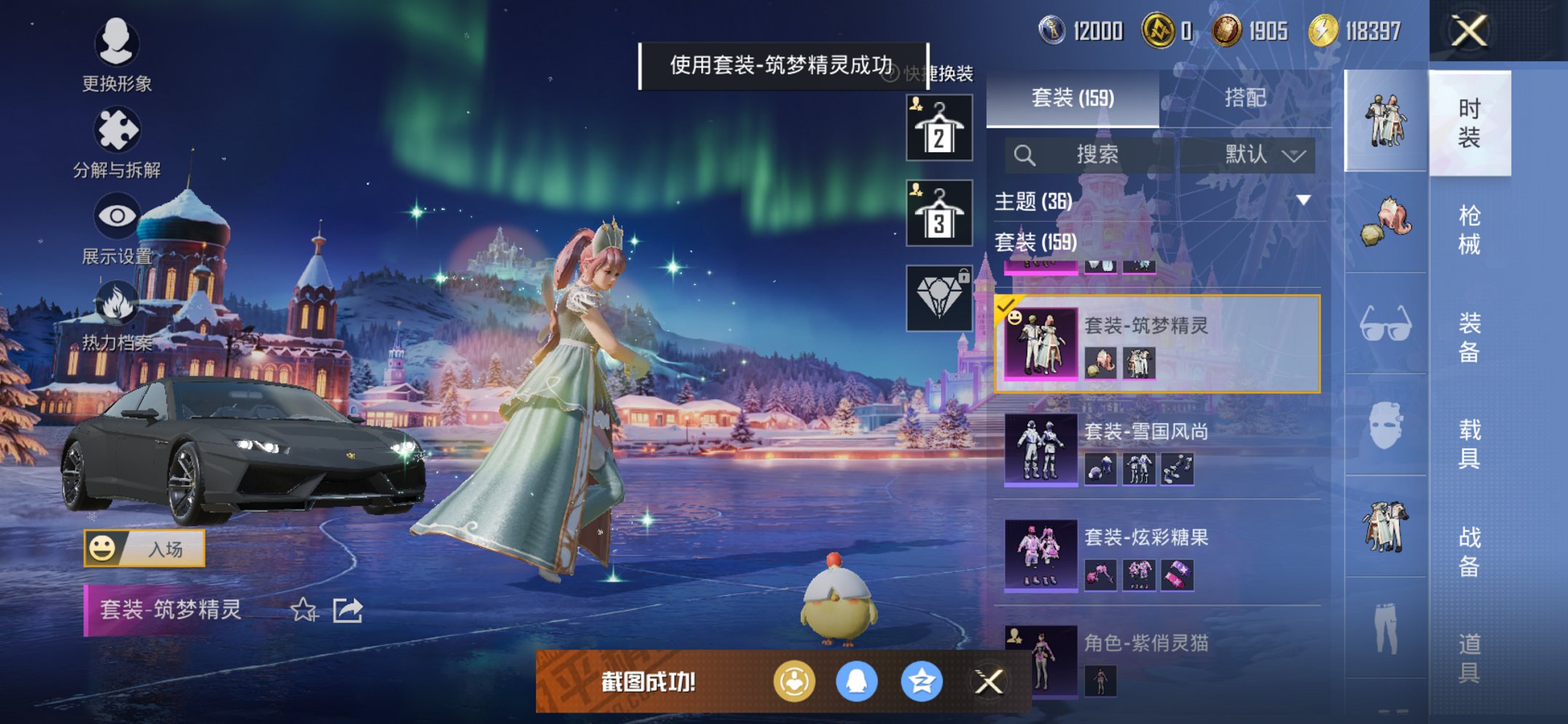1568x724 pixels.
Task: Toggle quick-change outfit slot 3
Action: pyautogui.click(x=938, y=215)
